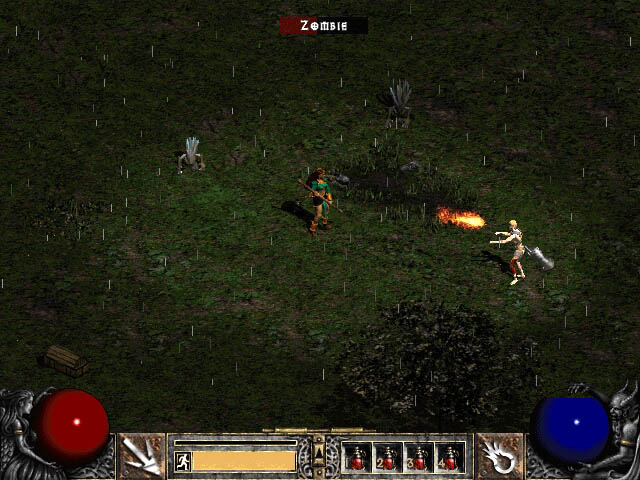Change the right-click fire skill icon
The image size is (640, 480).
click(497, 456)
